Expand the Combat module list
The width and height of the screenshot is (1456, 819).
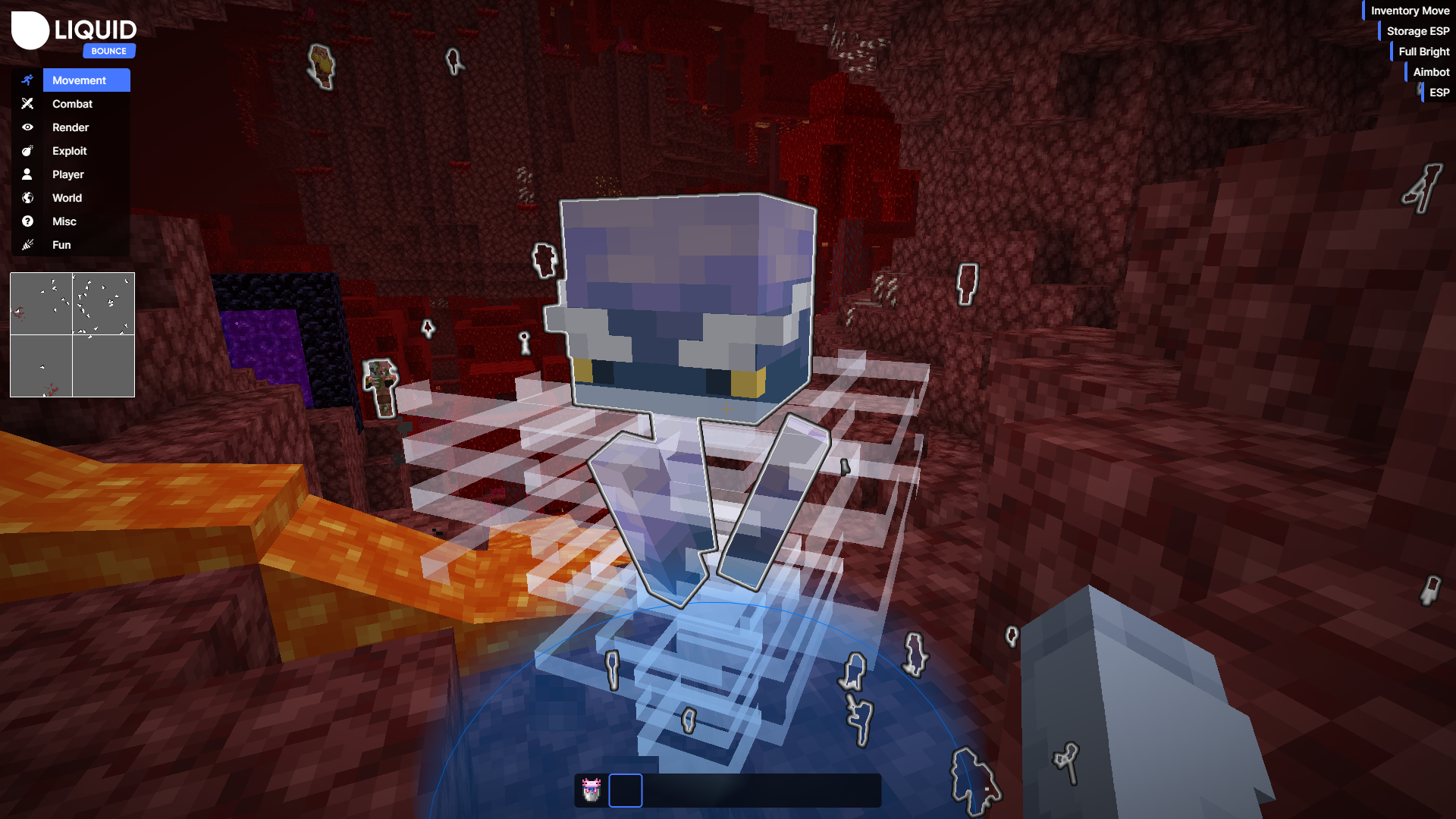[x=72, y=104]
